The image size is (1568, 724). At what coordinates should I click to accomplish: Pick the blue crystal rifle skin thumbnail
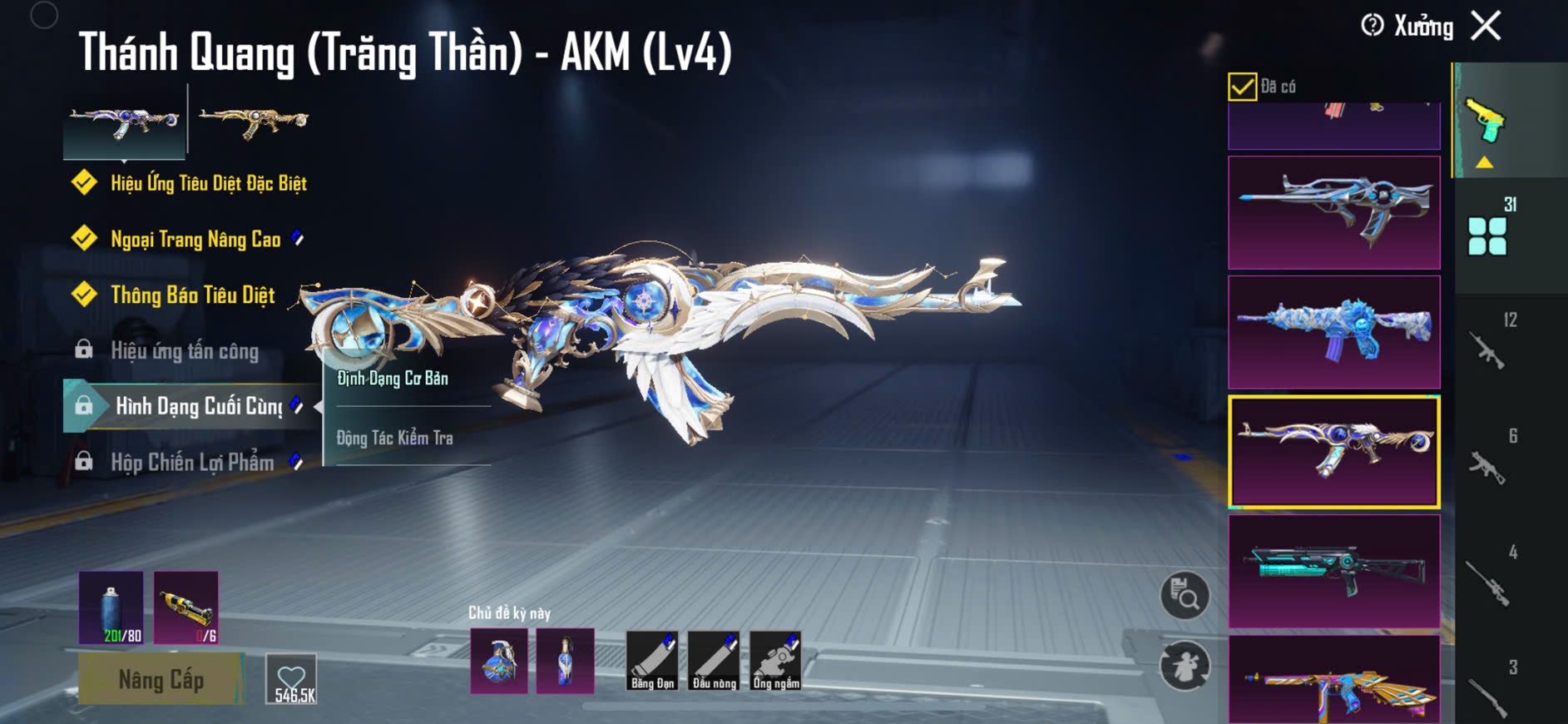tap(1333, 332)
